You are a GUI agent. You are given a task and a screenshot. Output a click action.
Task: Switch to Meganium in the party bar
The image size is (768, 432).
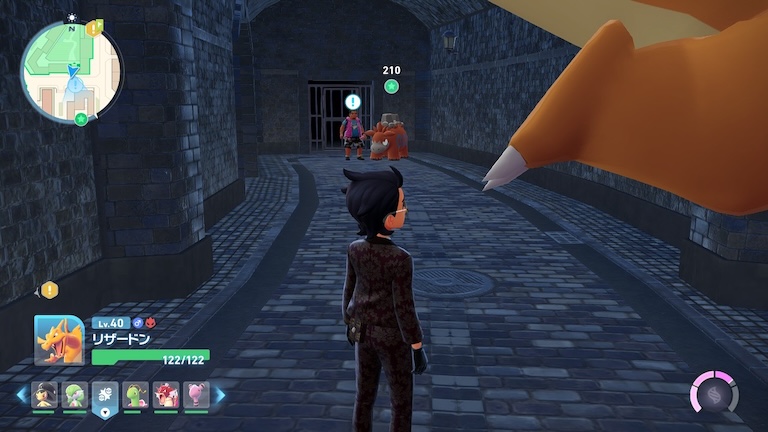point(136,394)
